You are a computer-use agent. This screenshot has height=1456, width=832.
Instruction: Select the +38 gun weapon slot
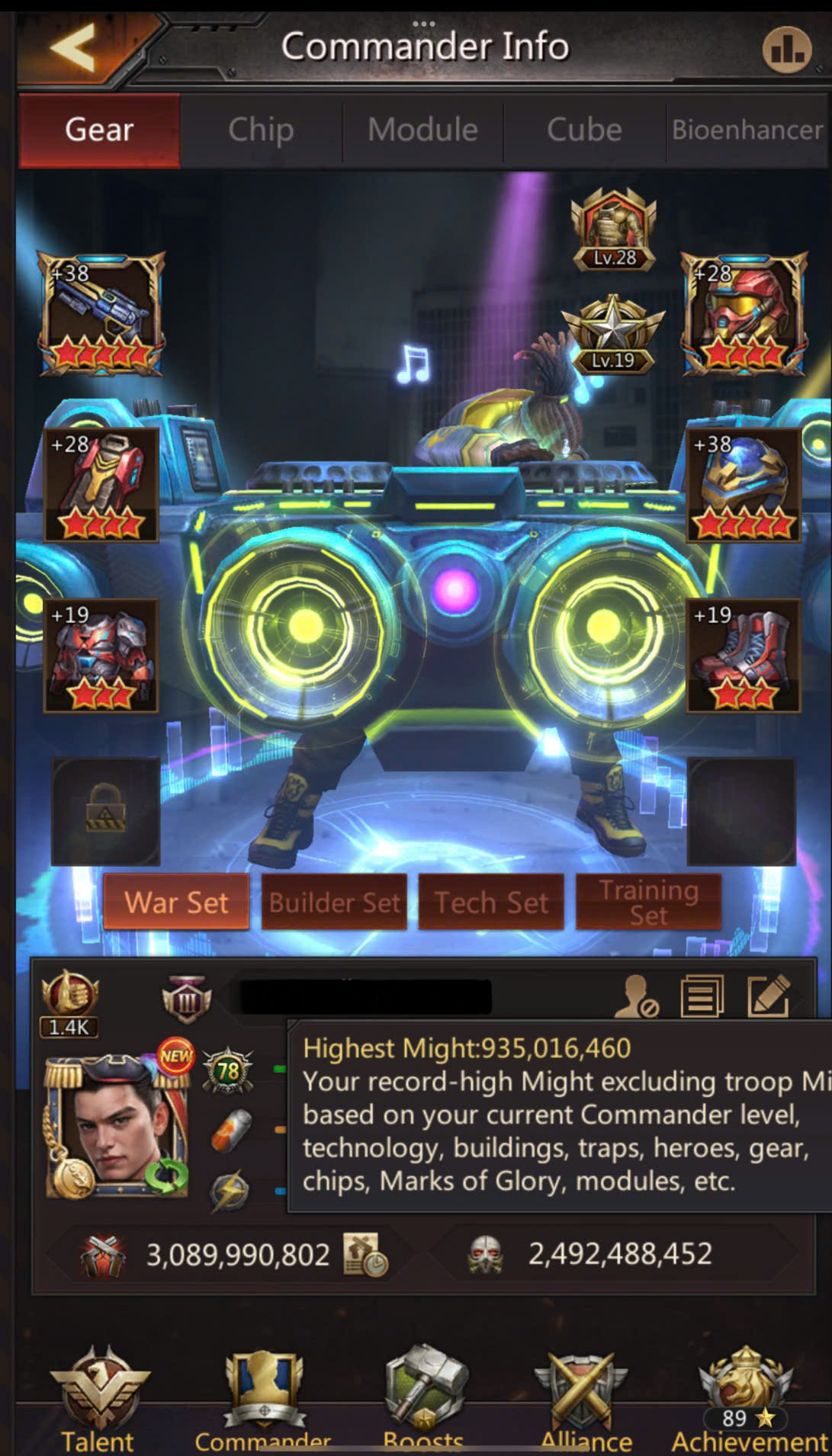coord(101,314)
